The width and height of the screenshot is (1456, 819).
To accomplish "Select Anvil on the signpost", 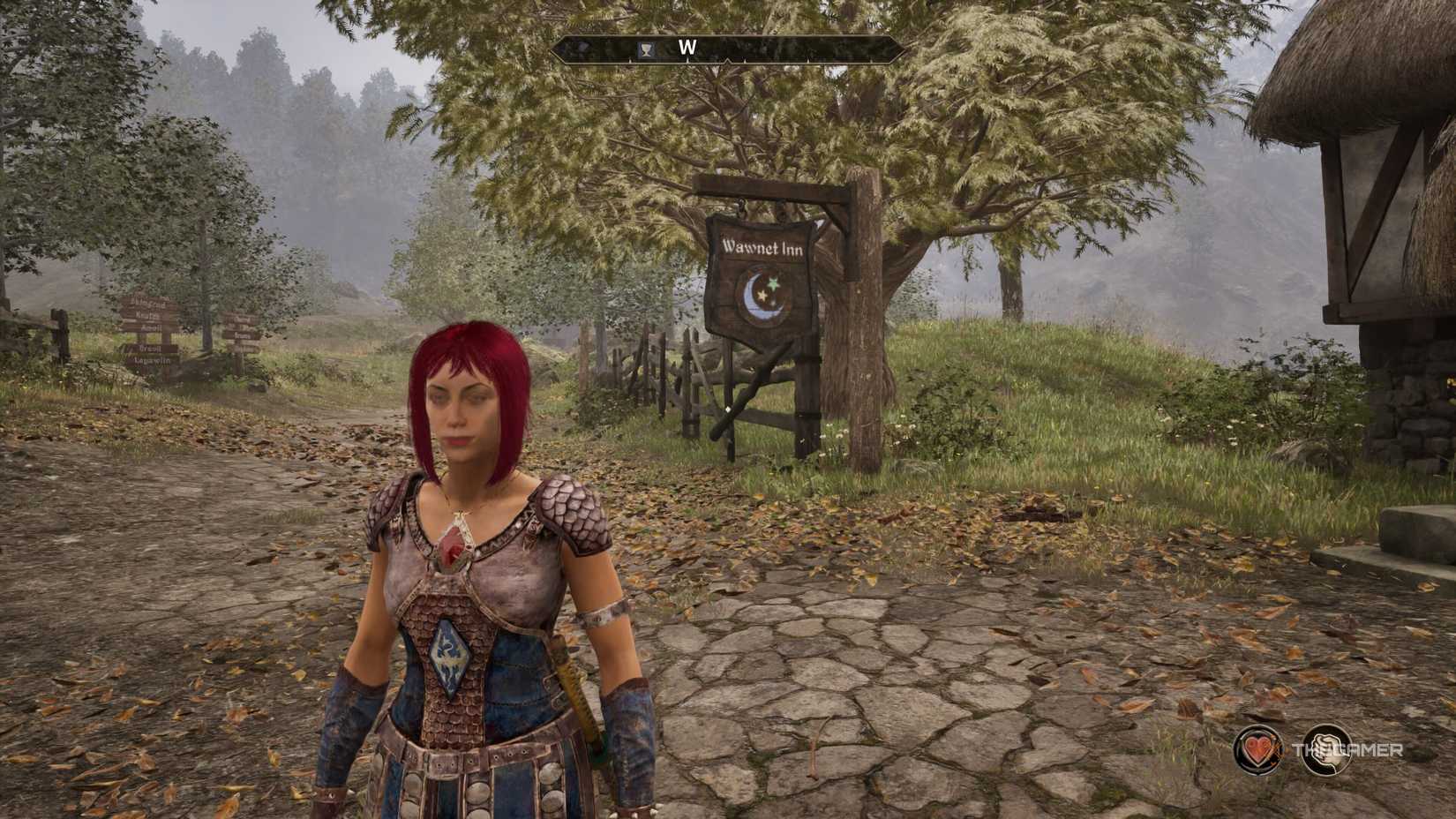I will click(152, 328).
